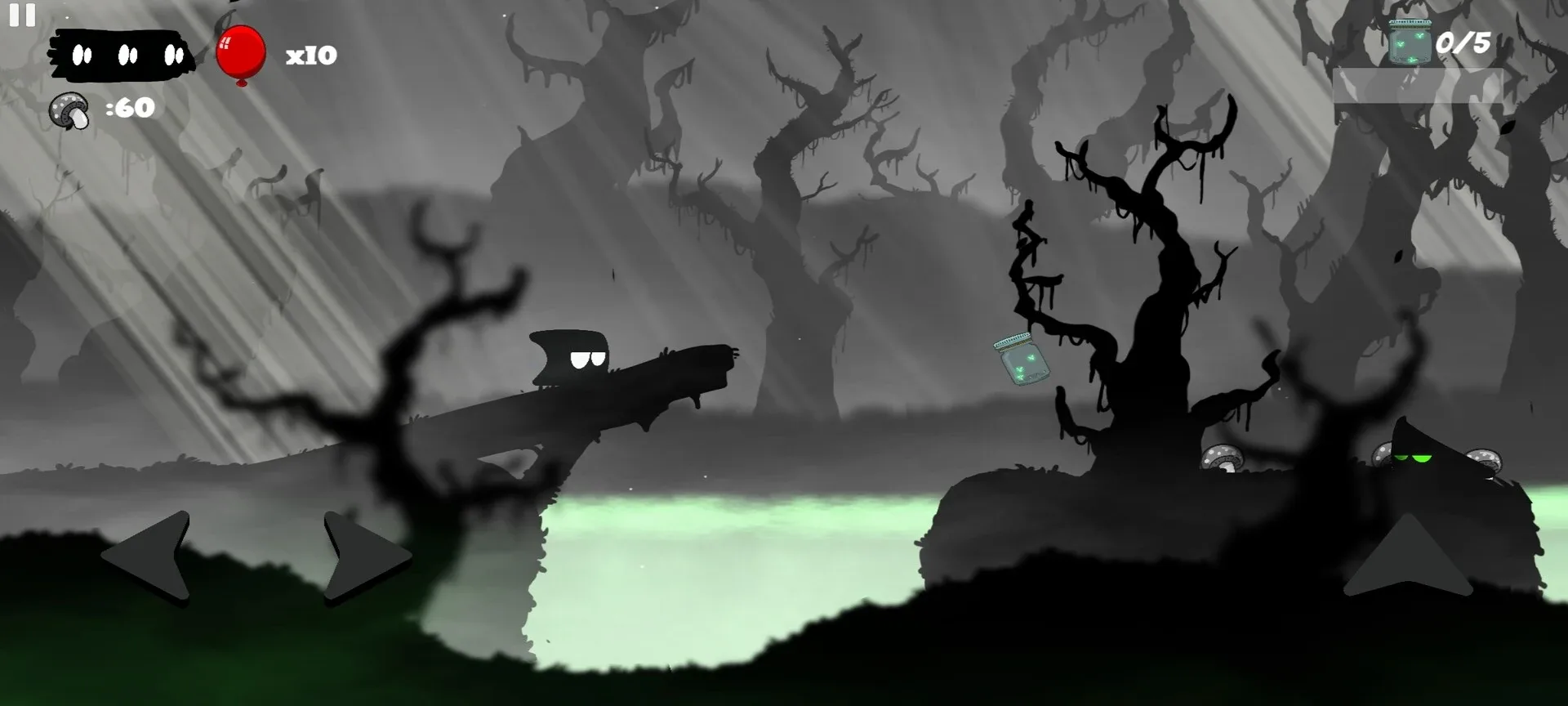The image size is (1568, 706).
Task: Click the x10 balloon count label
Action: click(310, 54)
